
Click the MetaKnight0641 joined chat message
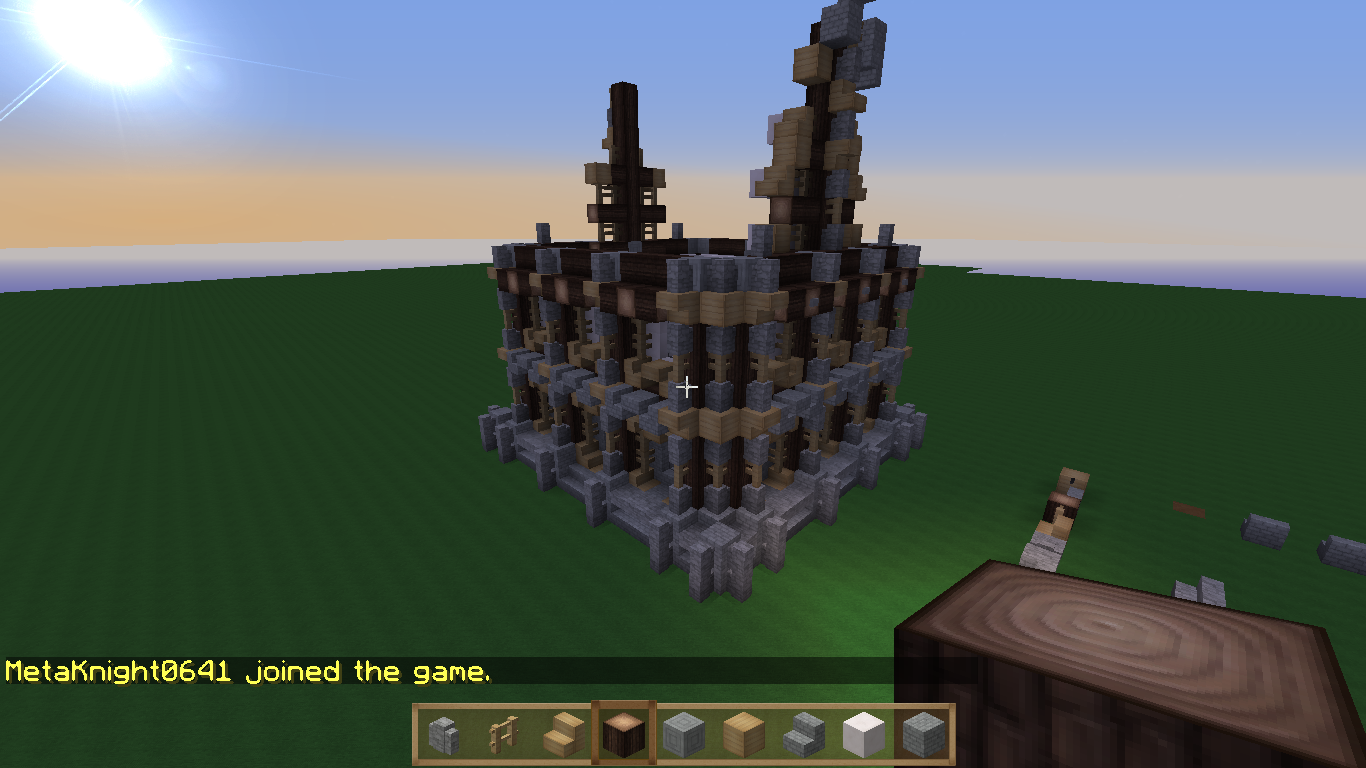(x=248, y=671)
